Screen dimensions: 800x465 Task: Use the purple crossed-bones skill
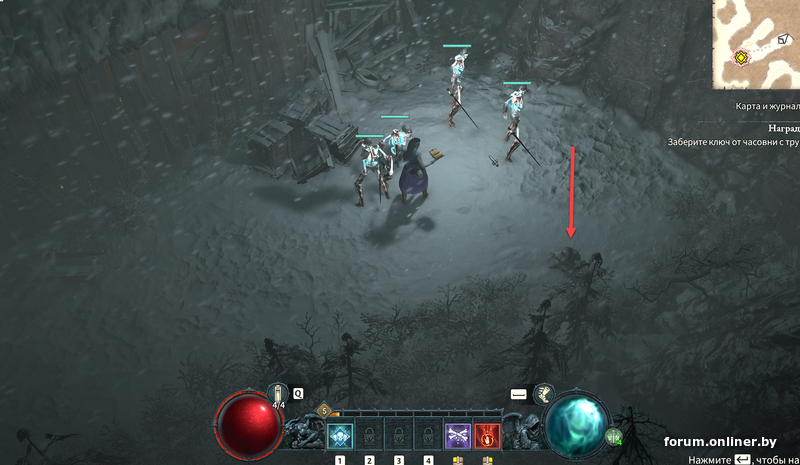coord(458,436)
